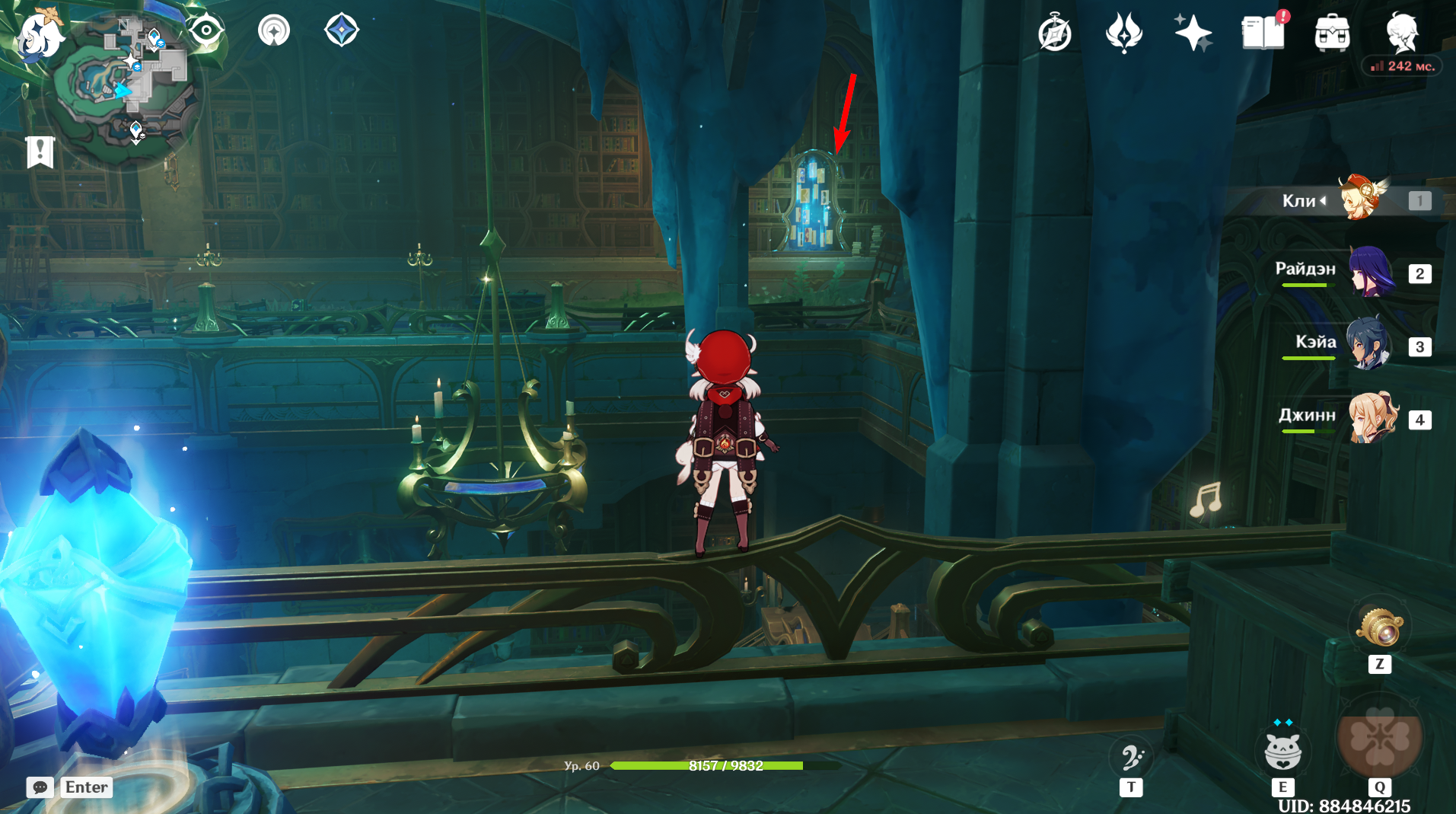Use the golden Kamera gadget
1456x814 pixels.
click(x=1379, y=627)
